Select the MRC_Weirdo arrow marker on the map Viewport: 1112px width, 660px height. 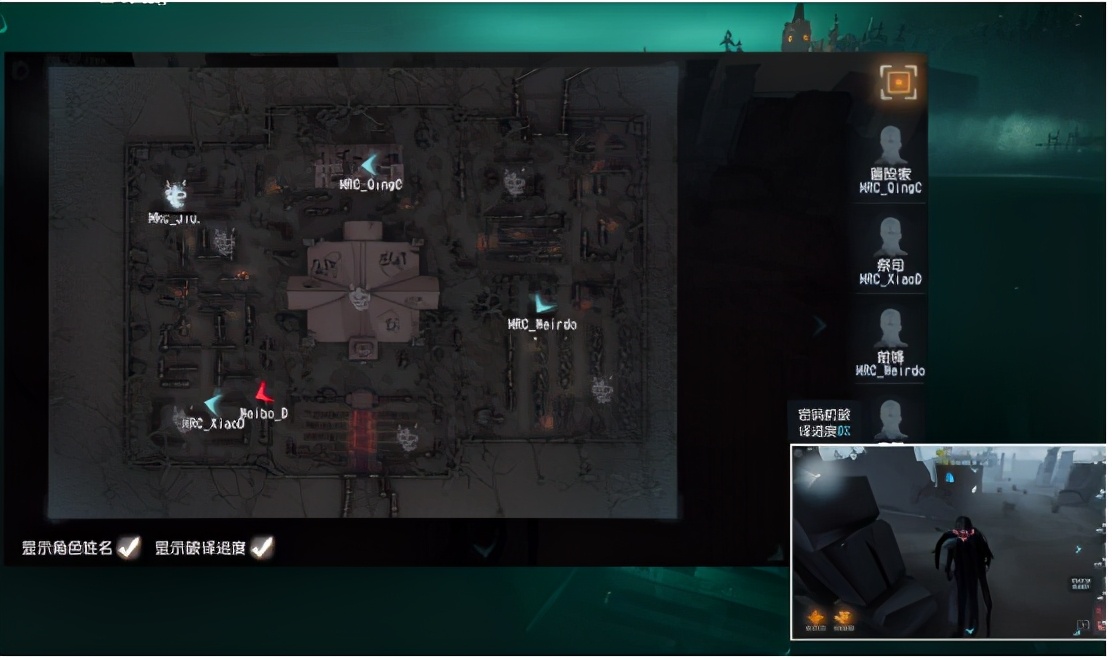pos(543,303)
